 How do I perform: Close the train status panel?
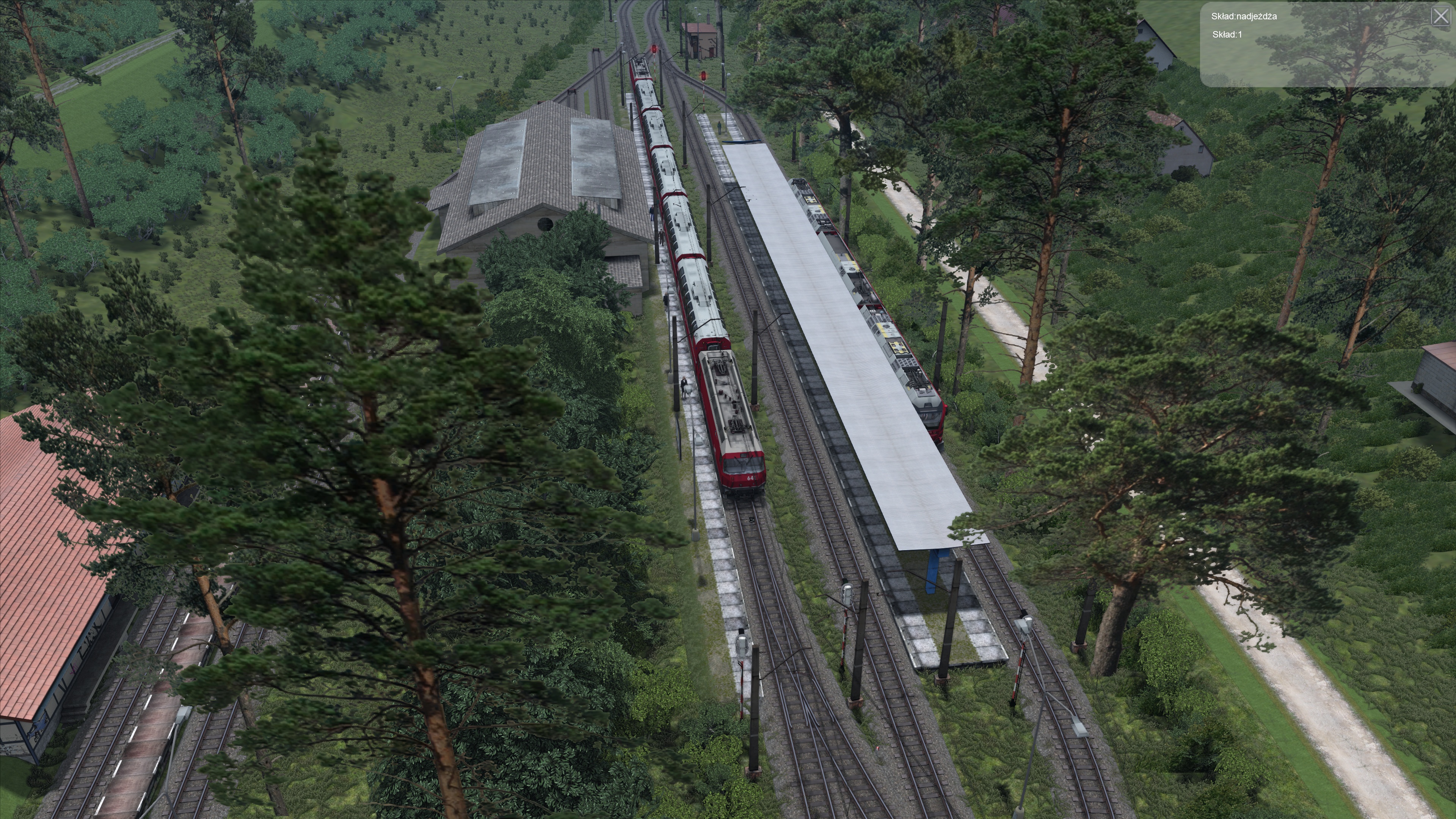(1441, 16)
